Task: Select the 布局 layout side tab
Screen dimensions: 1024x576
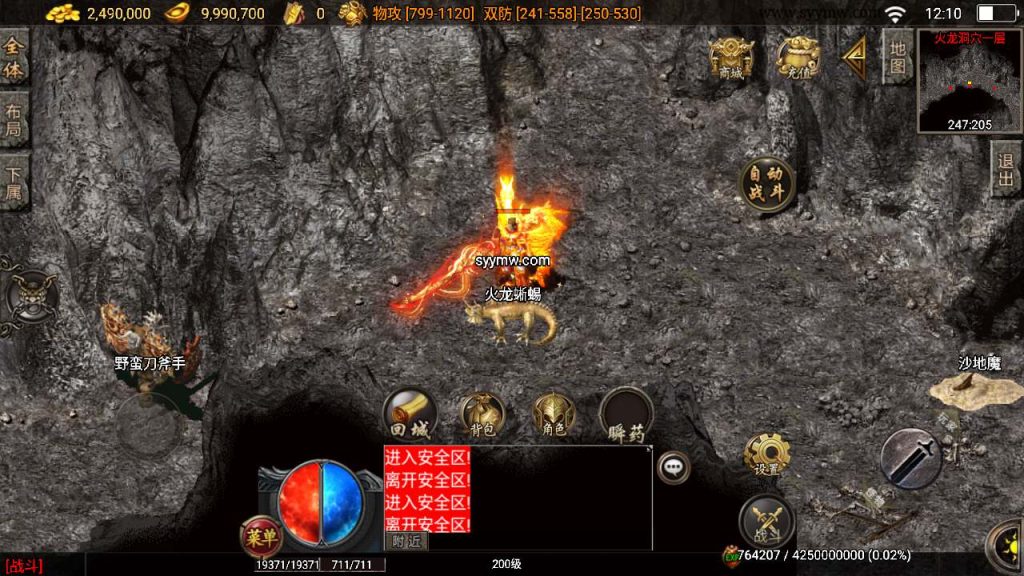Action: point(14,122)
